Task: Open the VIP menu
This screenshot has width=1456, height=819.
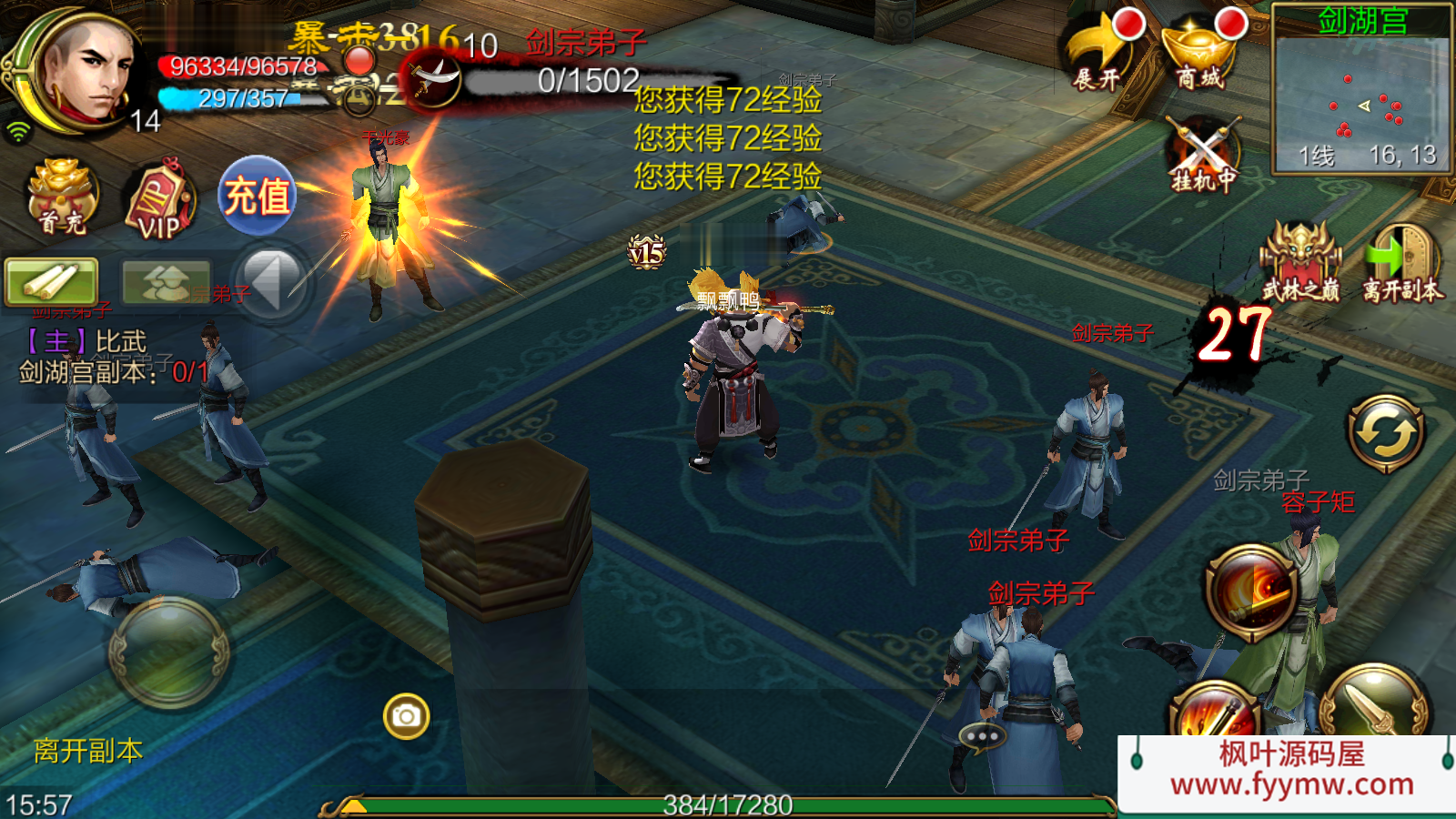Action: (x=160, y=201)
